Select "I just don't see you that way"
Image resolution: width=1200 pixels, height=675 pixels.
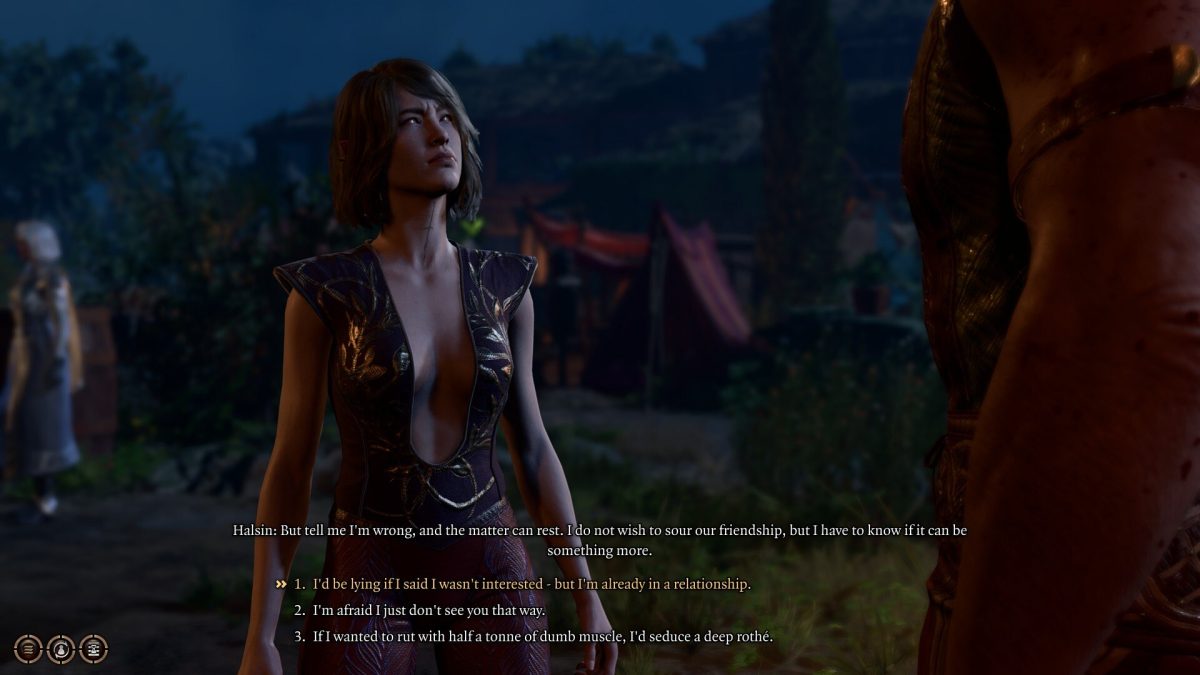point(429,610)
